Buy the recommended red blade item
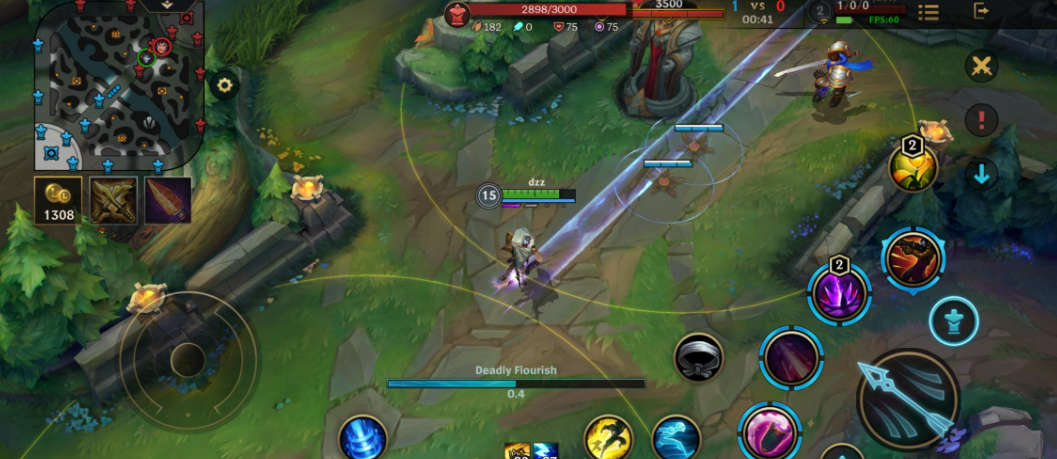This screenshot has height=459, width=1057. tap(167, 200)
